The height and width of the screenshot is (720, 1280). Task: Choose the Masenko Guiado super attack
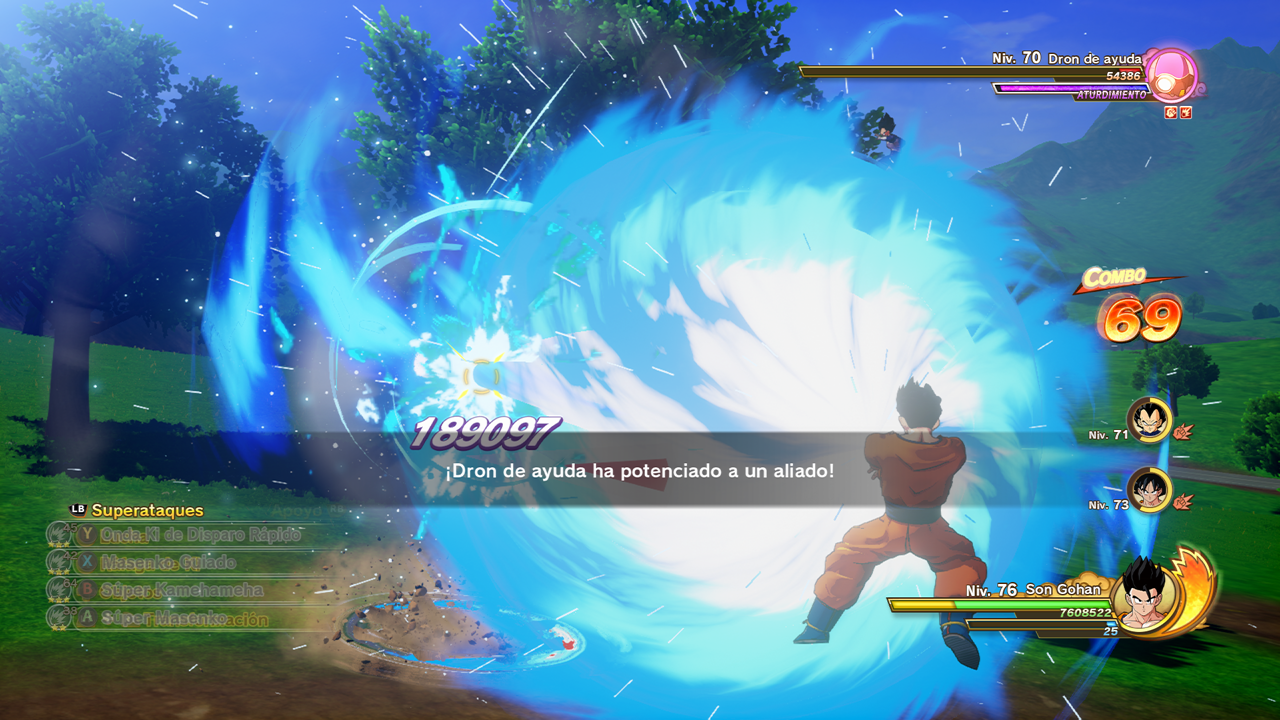click(168, 562)
